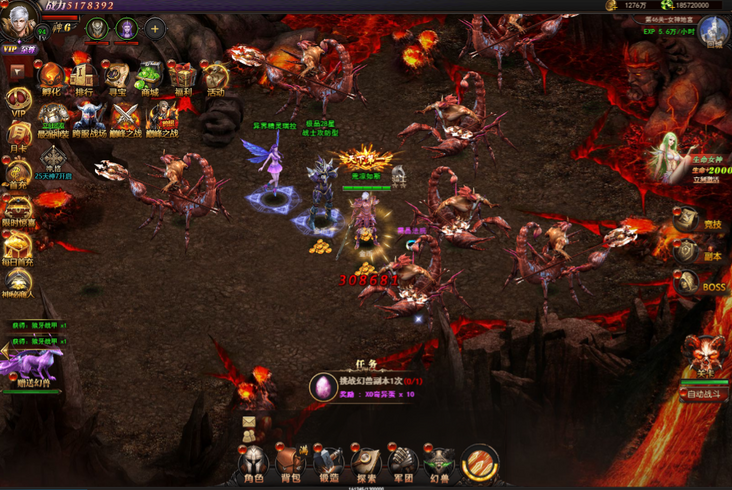Screen dimensions: 732x490
Task: Open the 背包 backpack
Action: coord(290,463)
